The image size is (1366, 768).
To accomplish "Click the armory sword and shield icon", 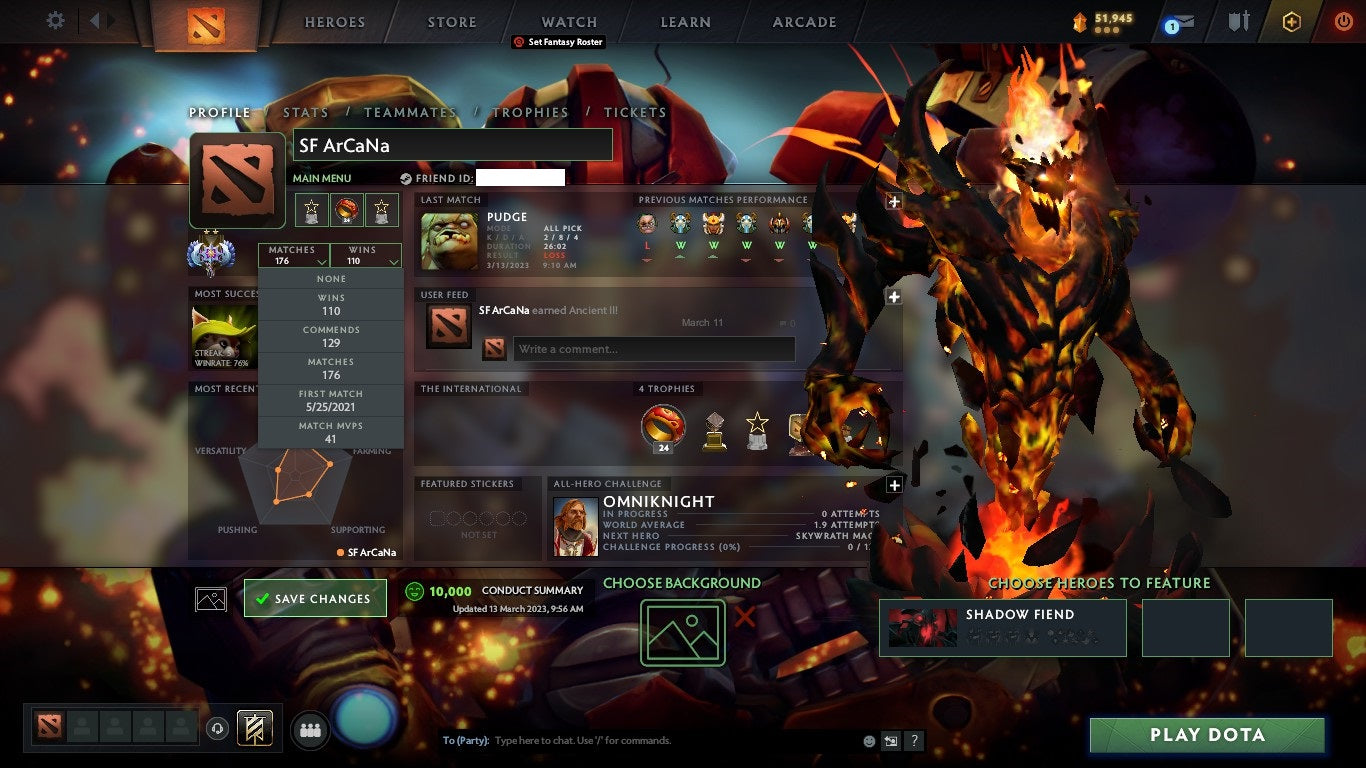I will tap(1240, 20).
